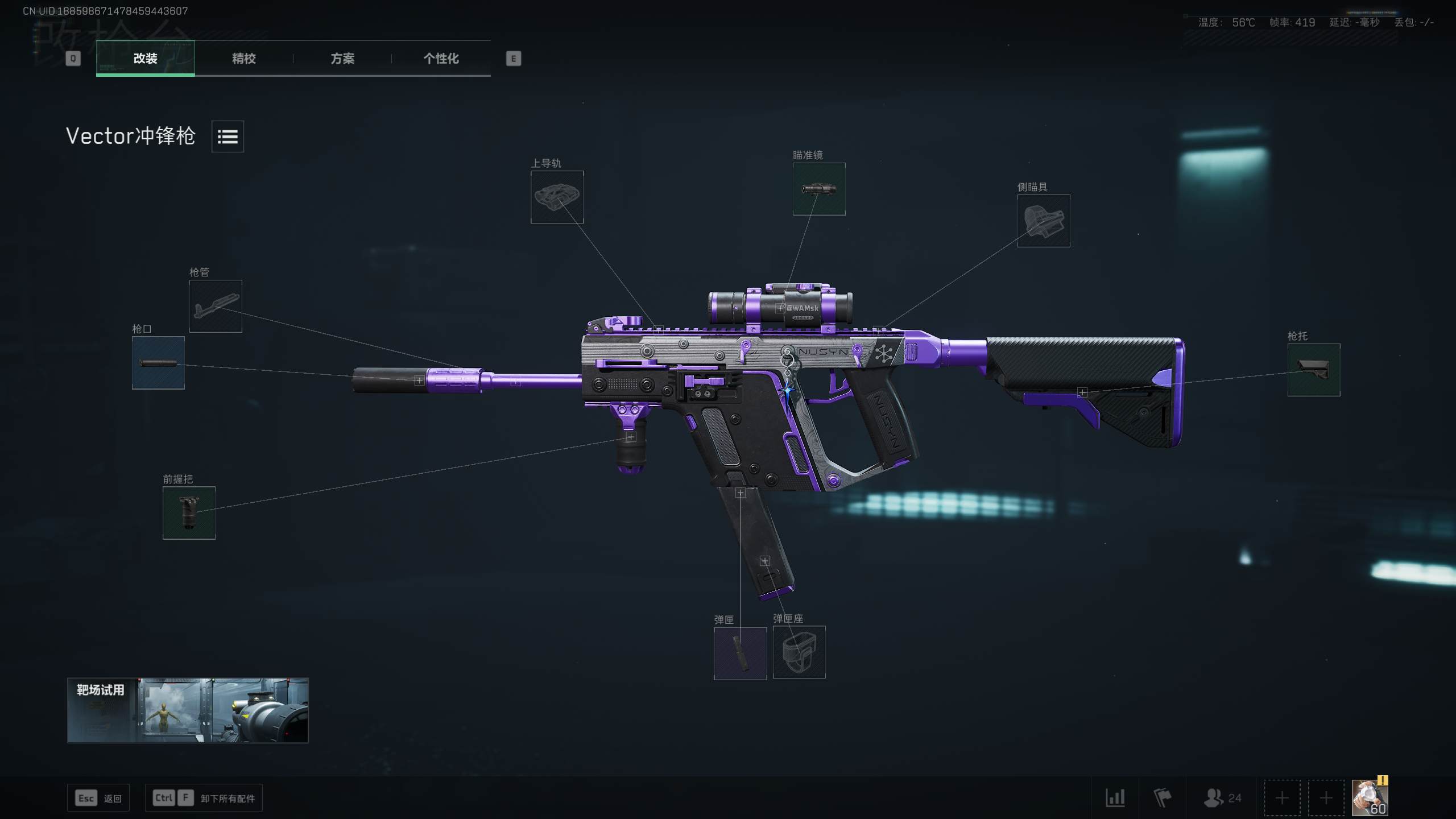This screenshot has height=819, width=1456.
Task: Remove all attachments with 卸下所有配件
Action: click(x=204, y=798)
